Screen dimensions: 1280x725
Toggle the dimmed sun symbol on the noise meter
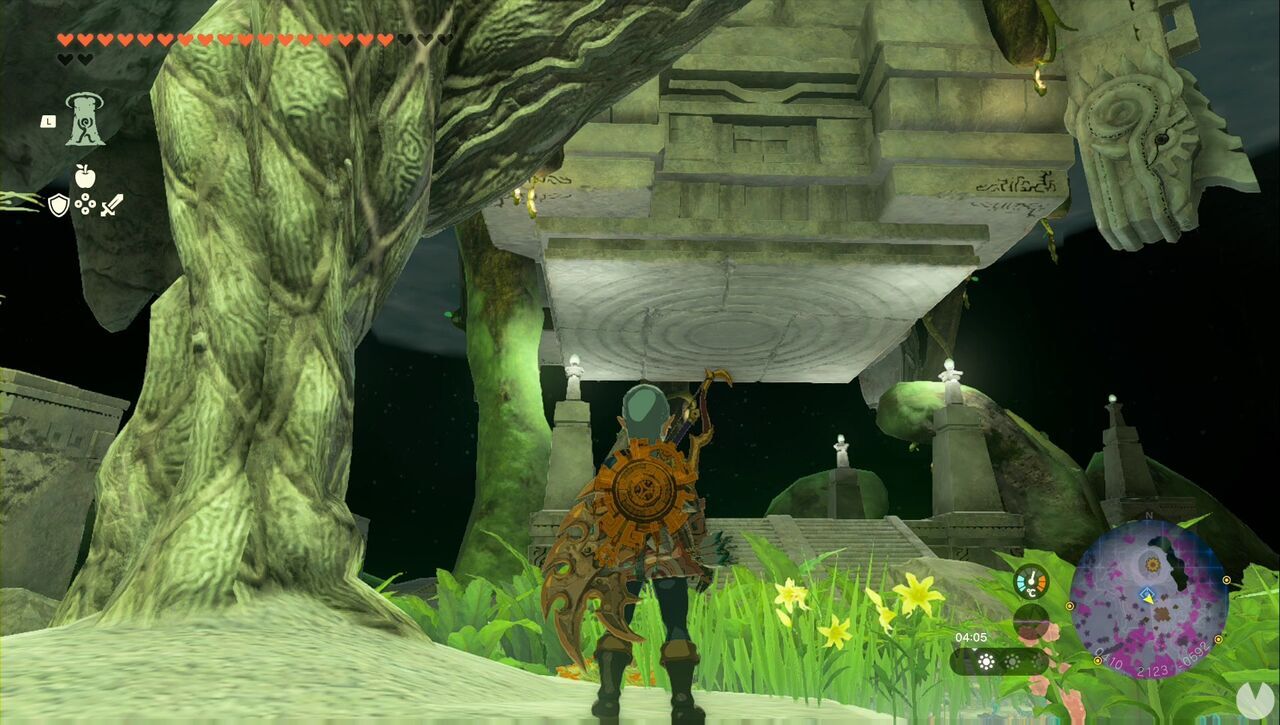pos(1010,662)
